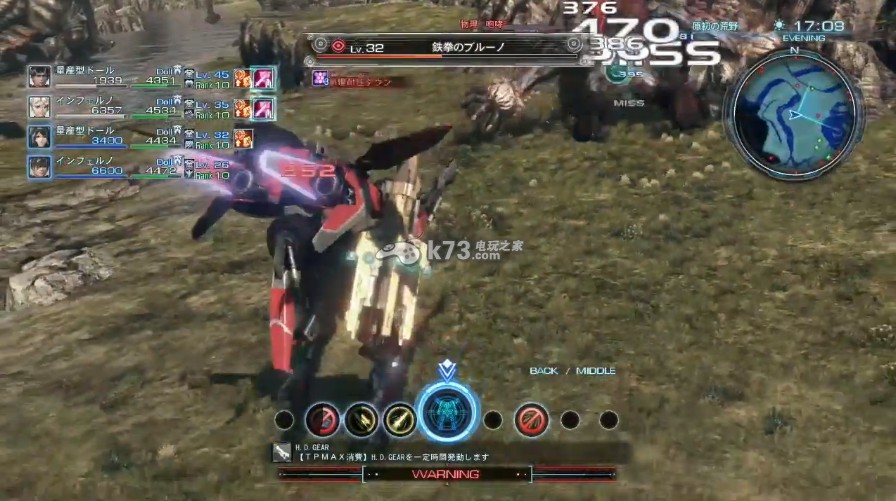The height and width of the screenshot is (501, 896).
Task: Click the purple debuff icon under enemy name
Action: [x=320, y=78]
